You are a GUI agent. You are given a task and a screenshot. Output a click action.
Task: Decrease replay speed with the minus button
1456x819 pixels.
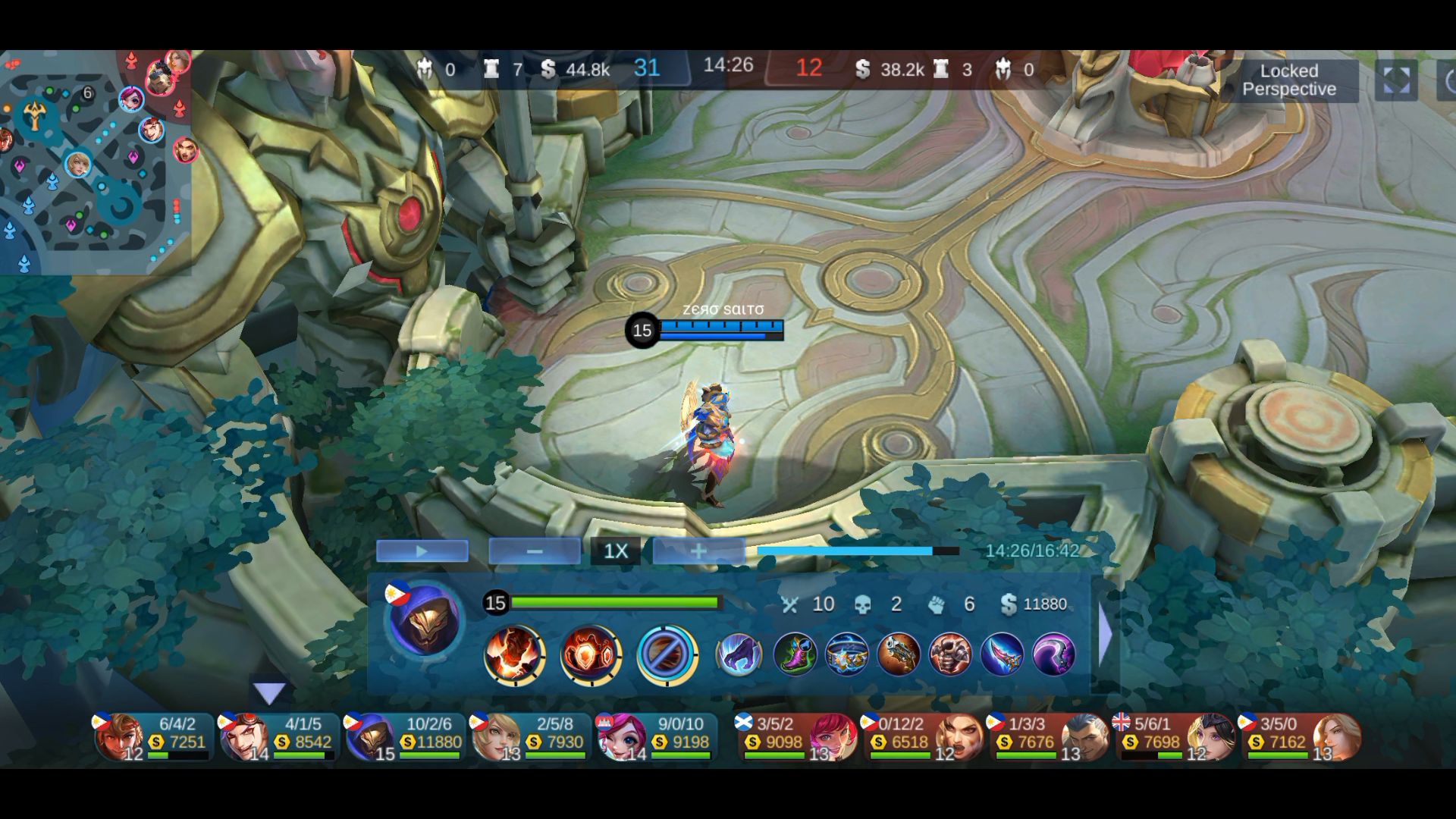click(534, 551)
